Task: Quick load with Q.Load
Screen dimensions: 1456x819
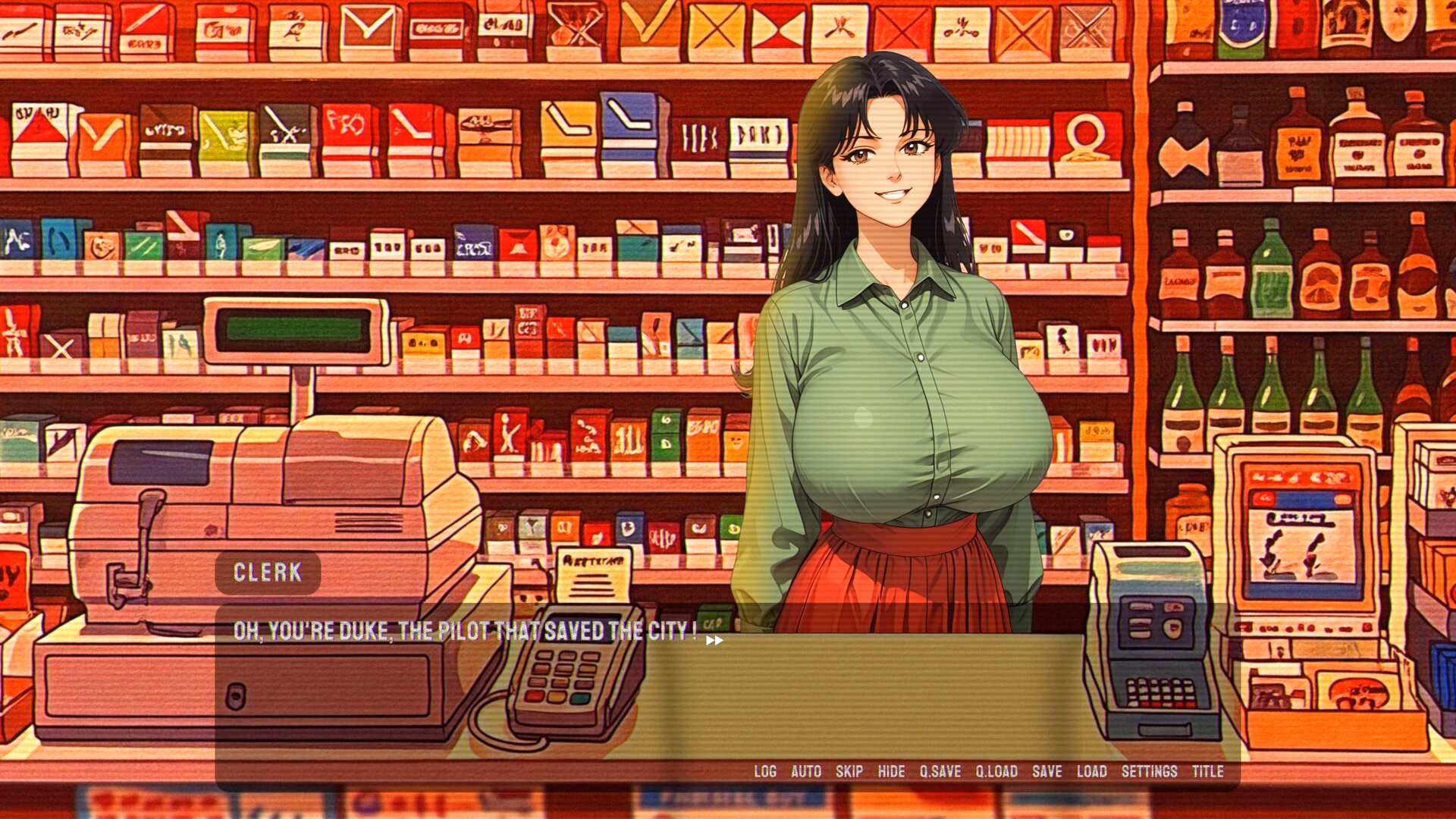Action: point(996,771)
